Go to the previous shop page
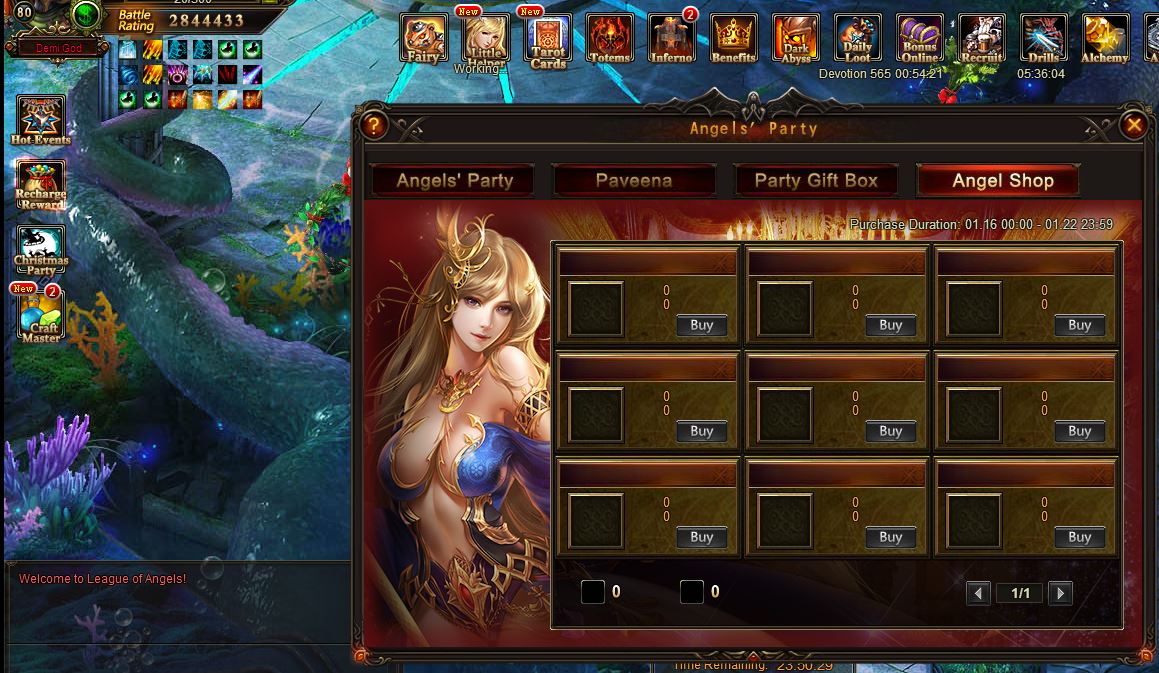1159x673 pixels. point(978,593)
